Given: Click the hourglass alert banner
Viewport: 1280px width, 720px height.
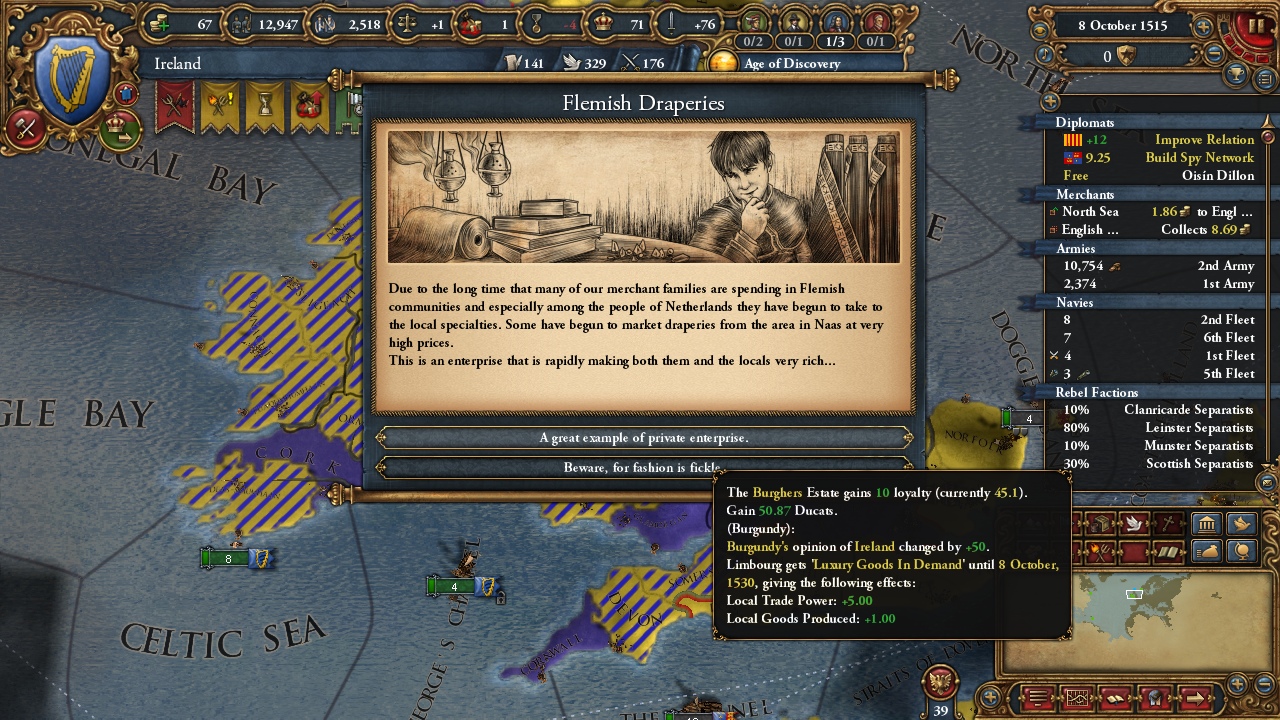Looking at the screenshot, I should click(265, 106).
